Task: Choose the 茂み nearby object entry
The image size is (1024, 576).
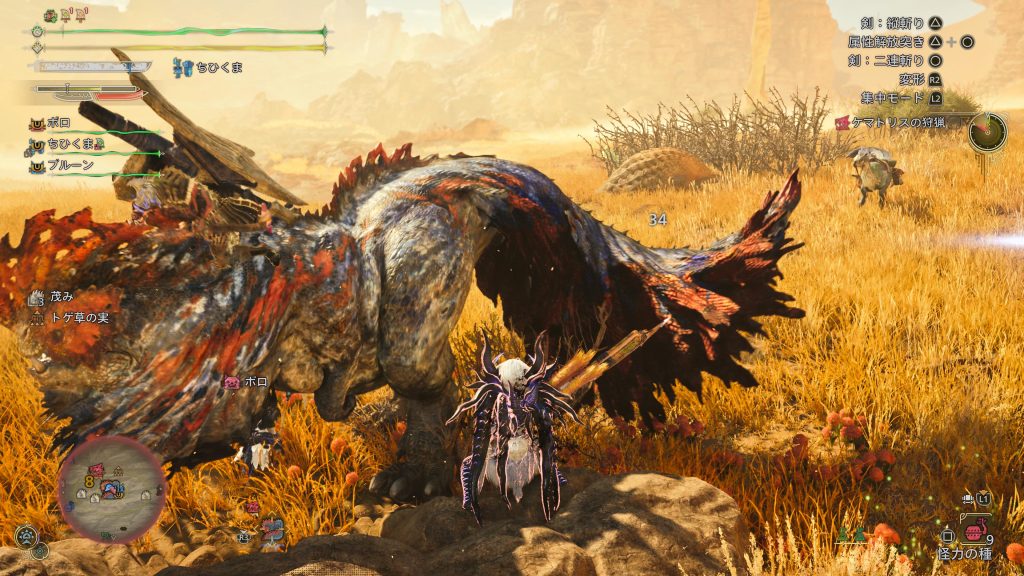Action: pos(61,297)
